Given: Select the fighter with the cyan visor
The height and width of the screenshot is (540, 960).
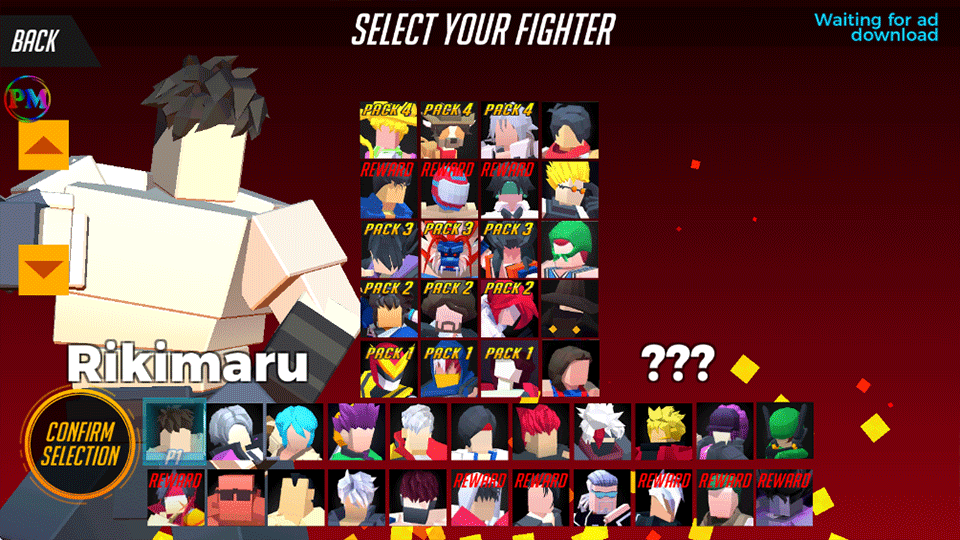Looking at the screenshot, I should [x=602, y=498].
